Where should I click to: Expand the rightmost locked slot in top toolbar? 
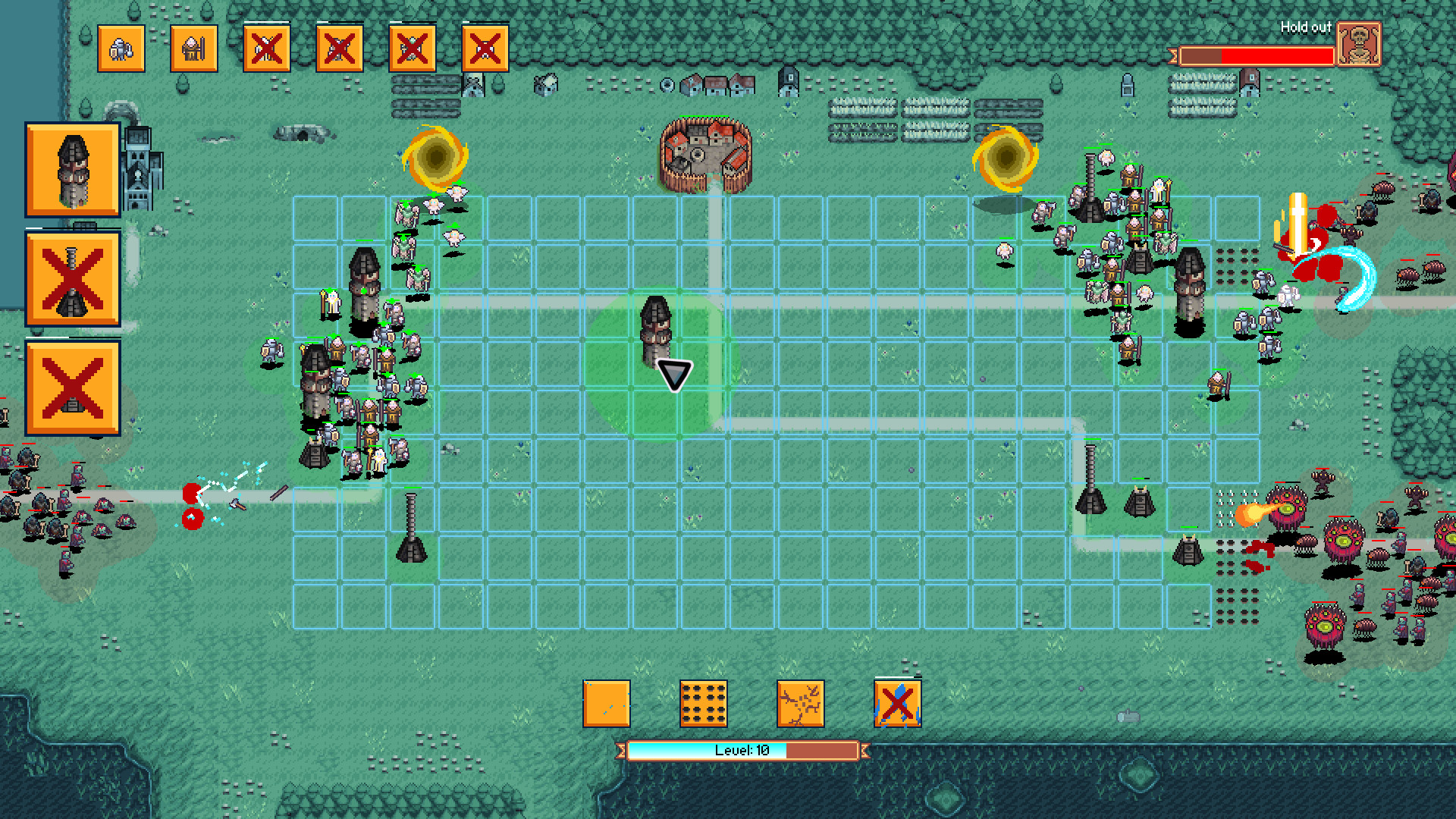point(485,48)
